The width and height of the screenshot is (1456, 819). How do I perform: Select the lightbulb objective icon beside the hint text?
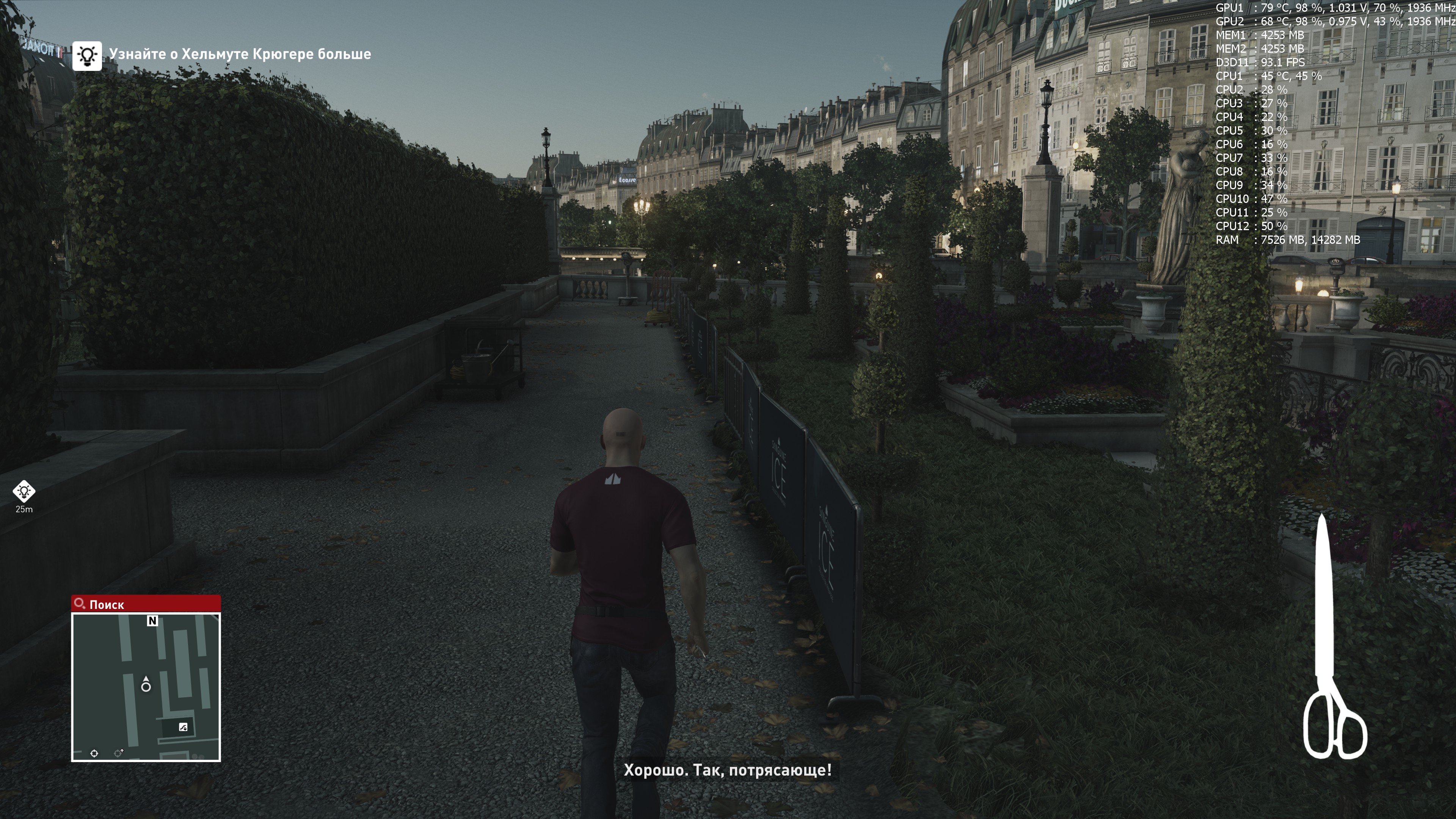87,55
